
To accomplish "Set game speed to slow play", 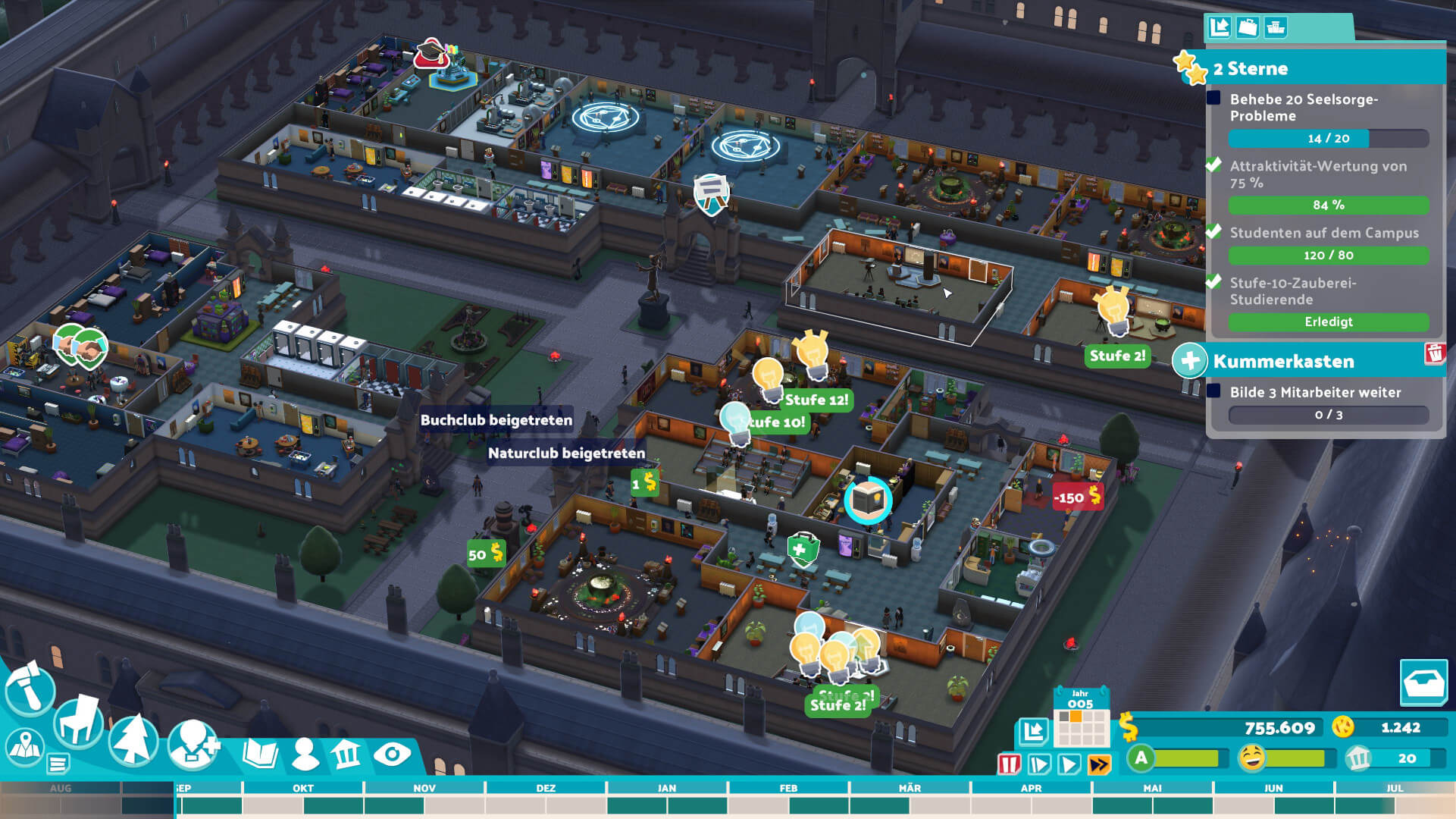I will (1039, 764).
